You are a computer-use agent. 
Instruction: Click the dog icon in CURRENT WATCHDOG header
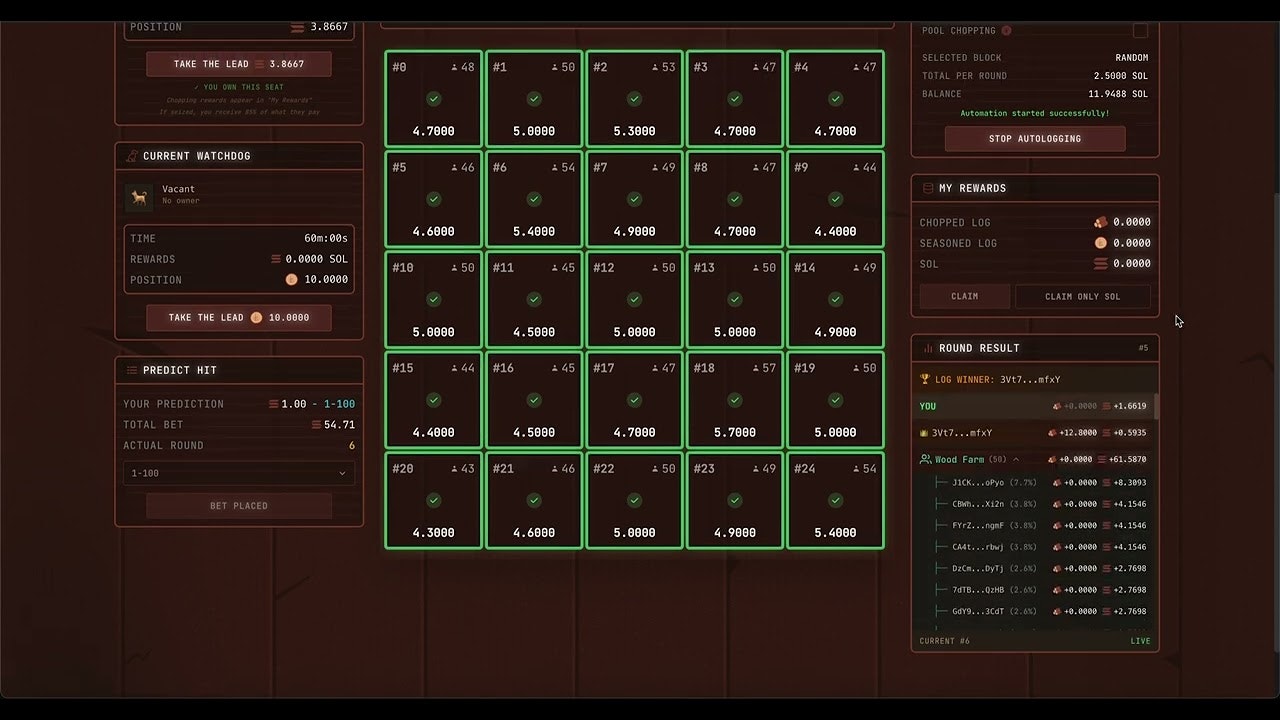pyautogui.click(x=131, y=155)
